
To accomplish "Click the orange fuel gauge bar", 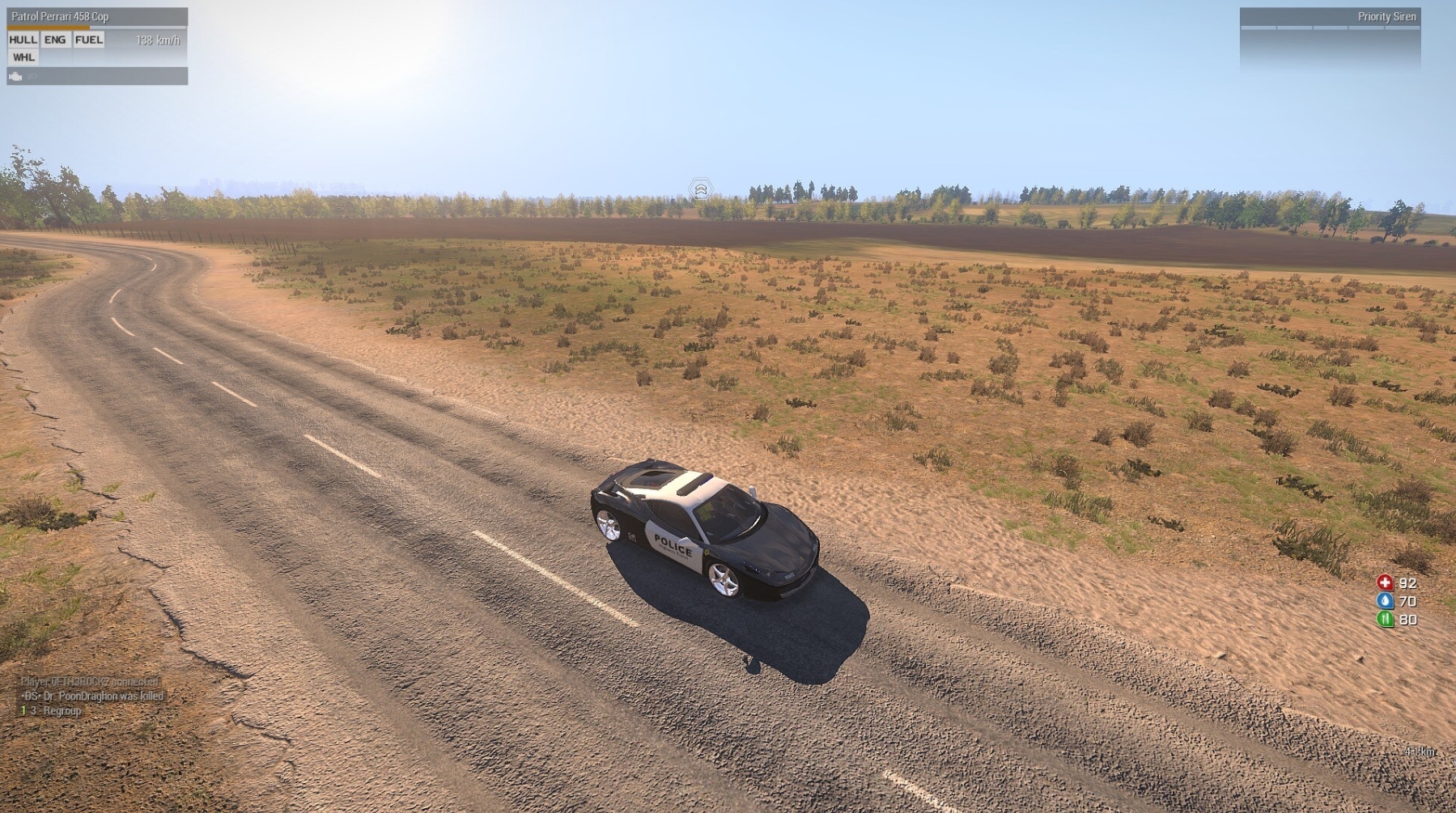I will click(x=47, y=27).
